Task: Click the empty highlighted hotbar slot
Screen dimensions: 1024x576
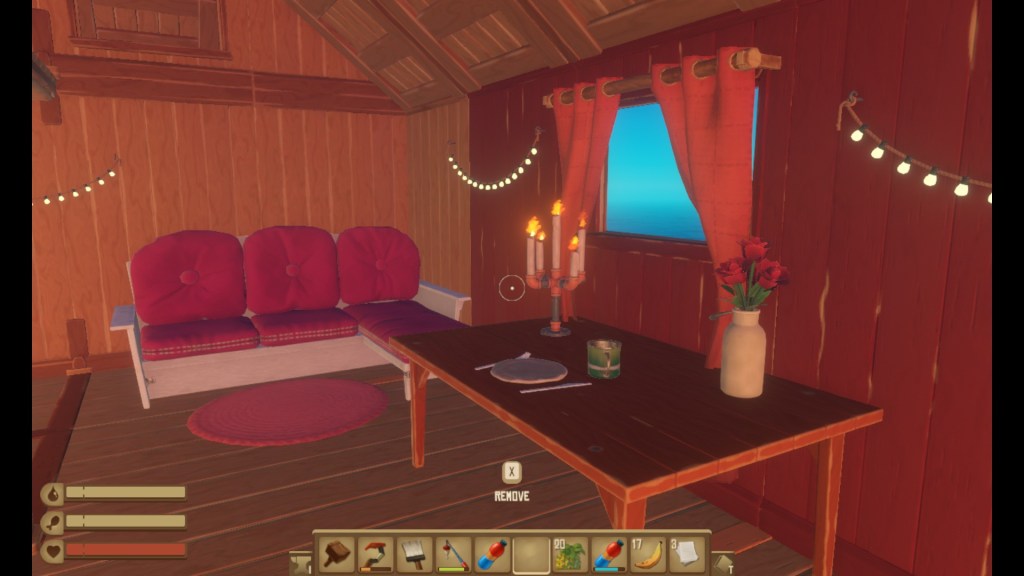Action: 531,554
